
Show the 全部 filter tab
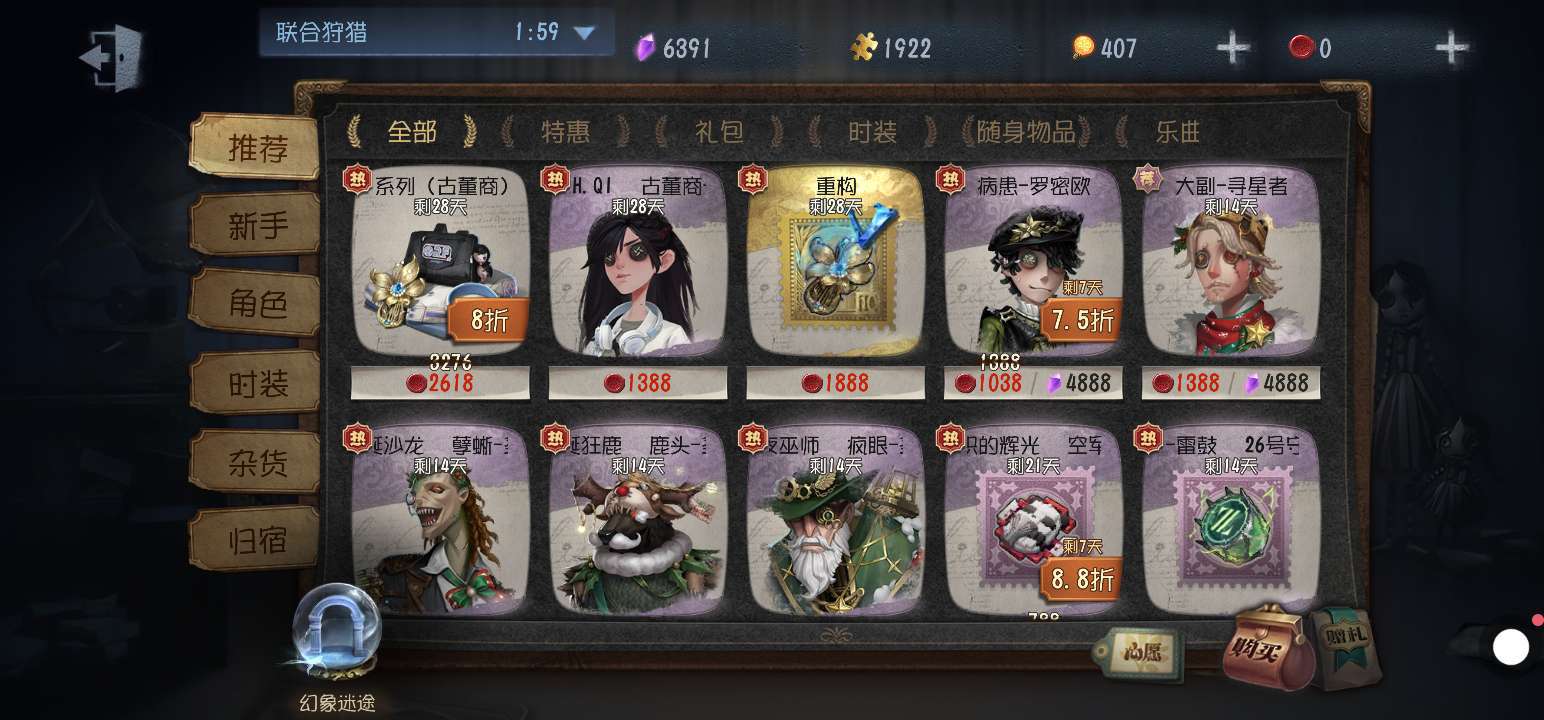(411, 131)
